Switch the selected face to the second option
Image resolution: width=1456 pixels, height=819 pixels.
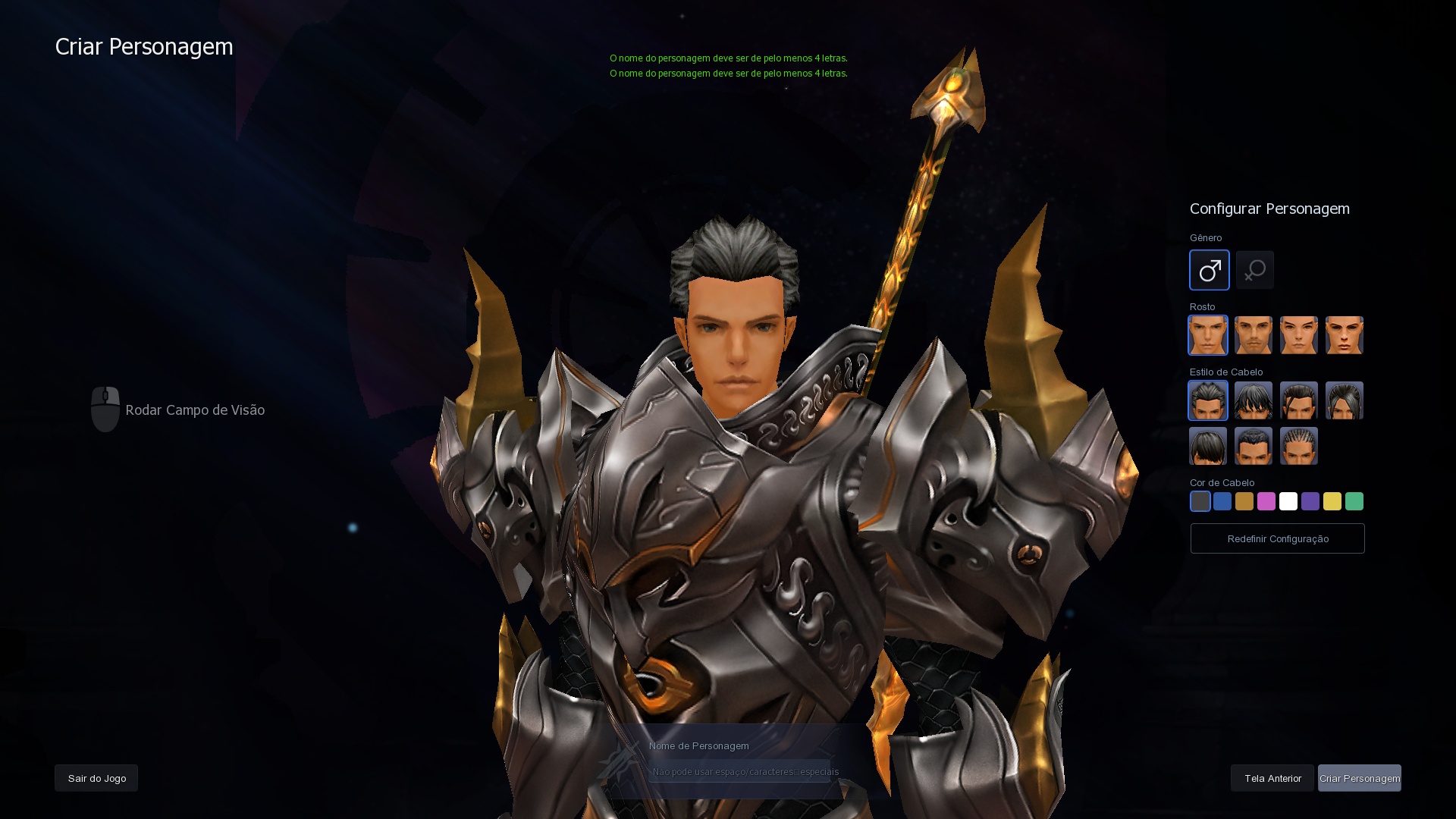[x=1253, y=334]
